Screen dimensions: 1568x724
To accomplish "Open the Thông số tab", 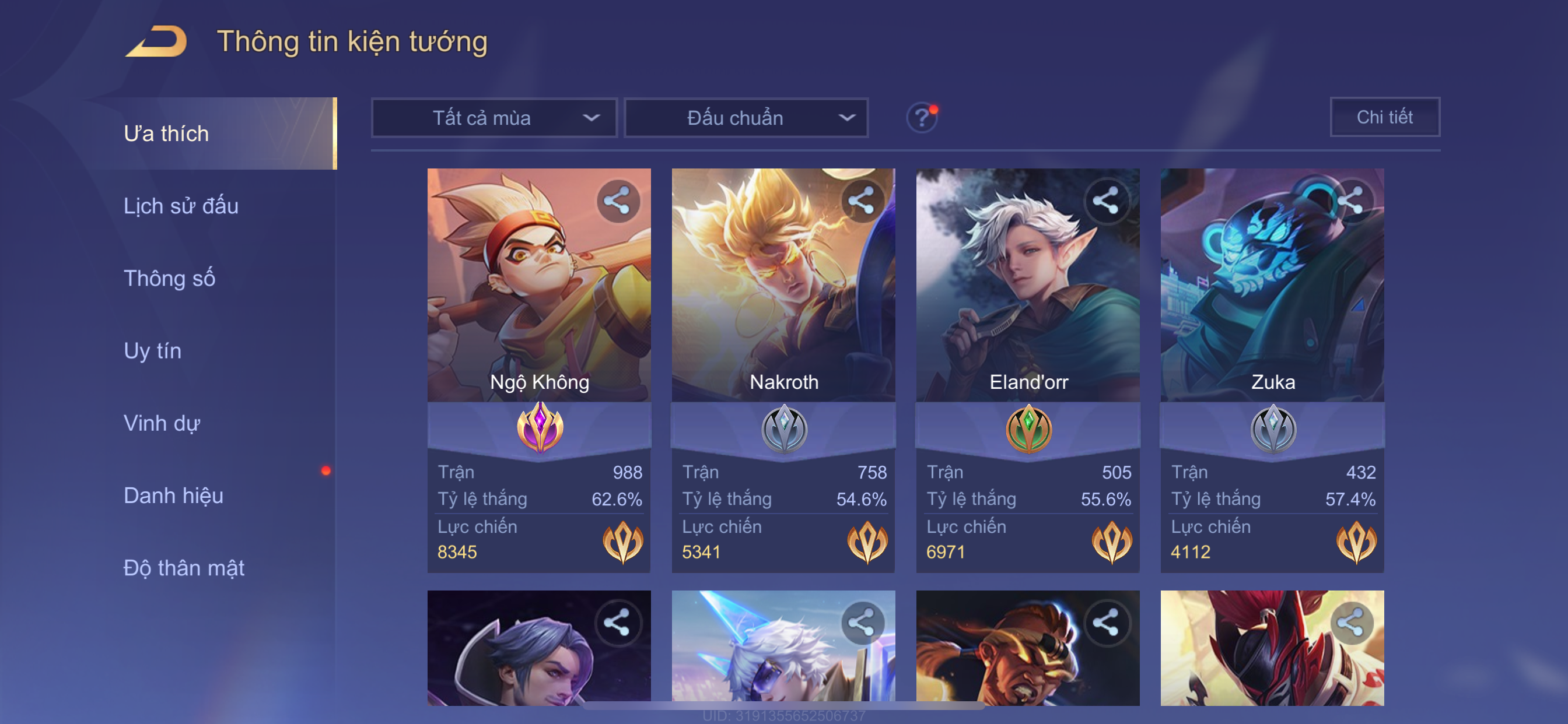I will coord(169,279).
